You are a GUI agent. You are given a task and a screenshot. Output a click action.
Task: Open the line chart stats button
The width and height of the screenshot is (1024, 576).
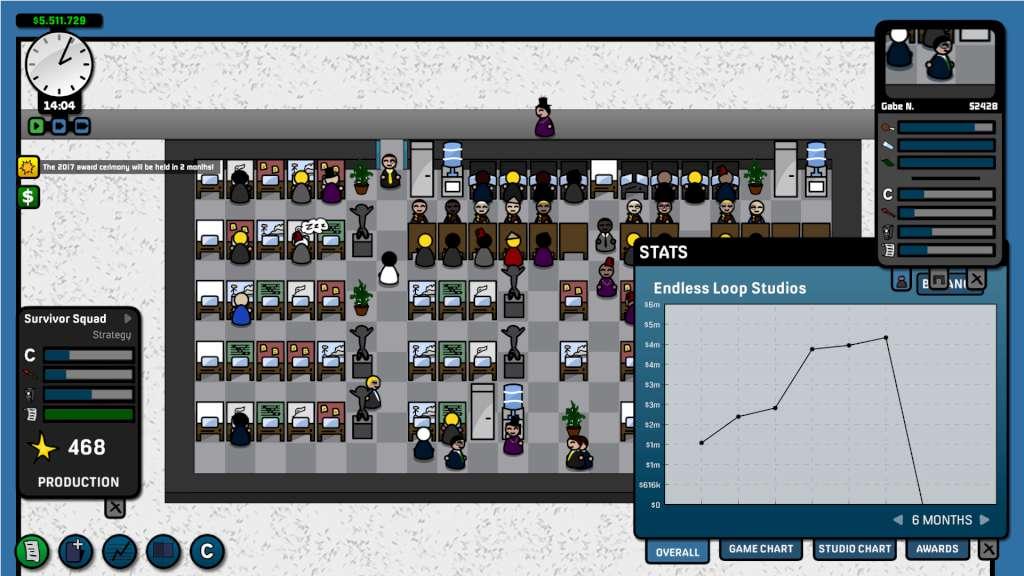120,551
